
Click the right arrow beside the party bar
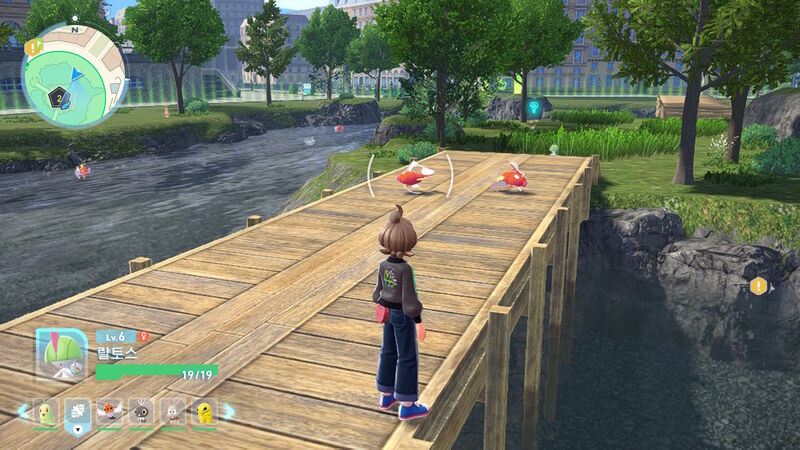pos(228,411)
